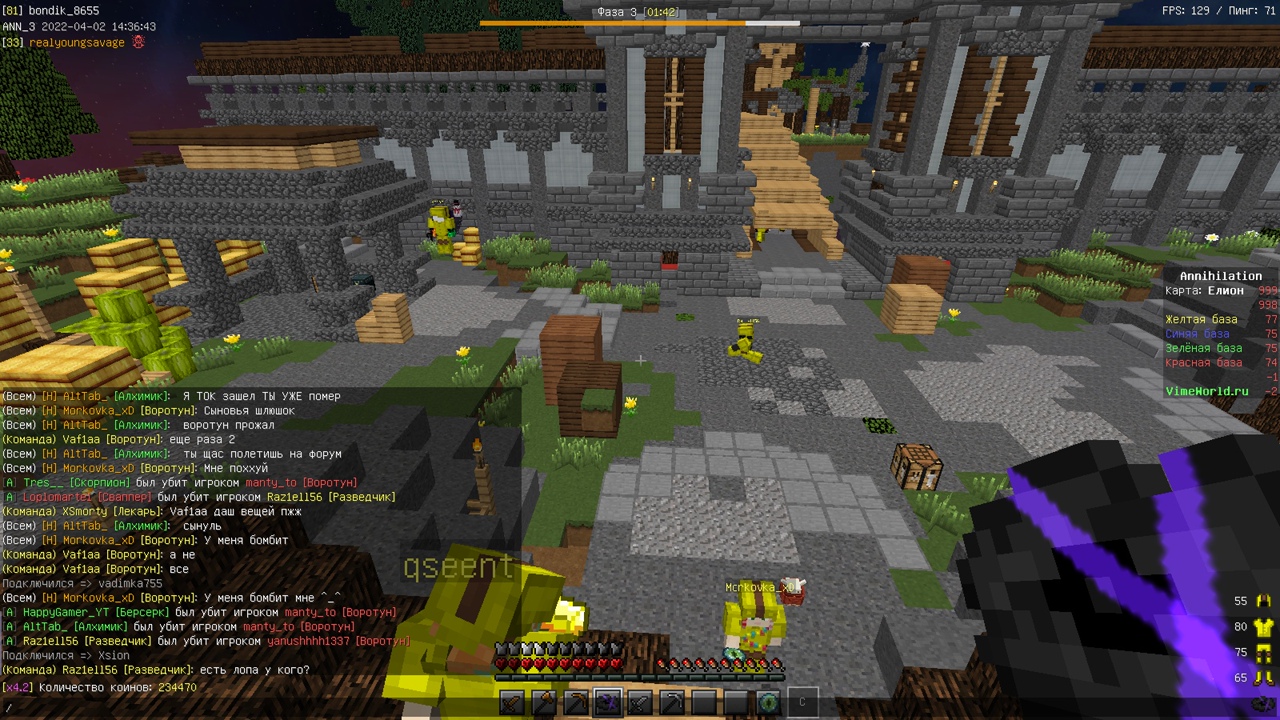Select the wooden pickaxe hotbar slot
This screenshot has height=720, width=1280.
click(x=576, y=702)
